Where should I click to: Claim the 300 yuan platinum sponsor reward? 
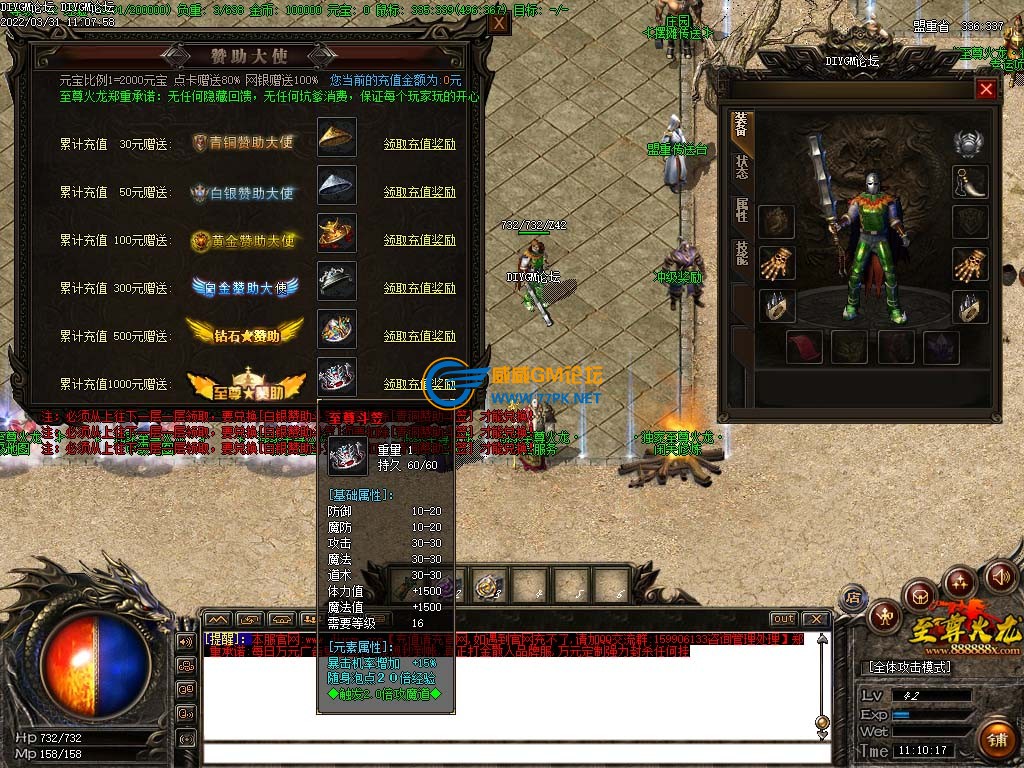tap(419, 288)
